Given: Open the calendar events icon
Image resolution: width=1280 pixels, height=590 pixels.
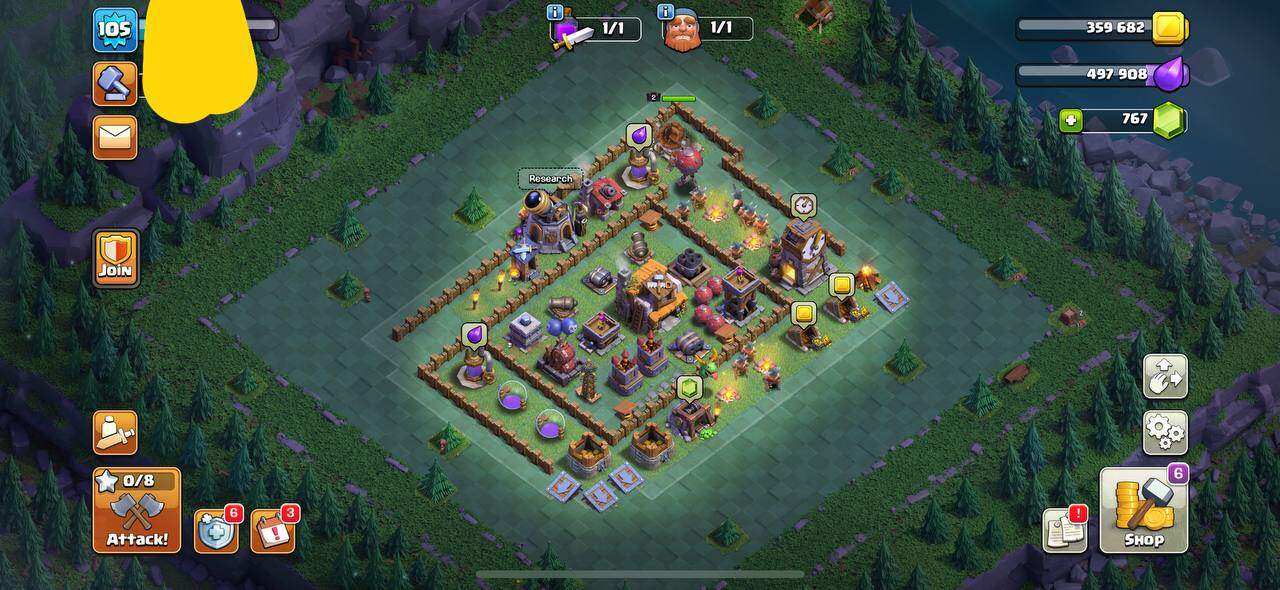Looking at the screenshot, I should 271,531.
